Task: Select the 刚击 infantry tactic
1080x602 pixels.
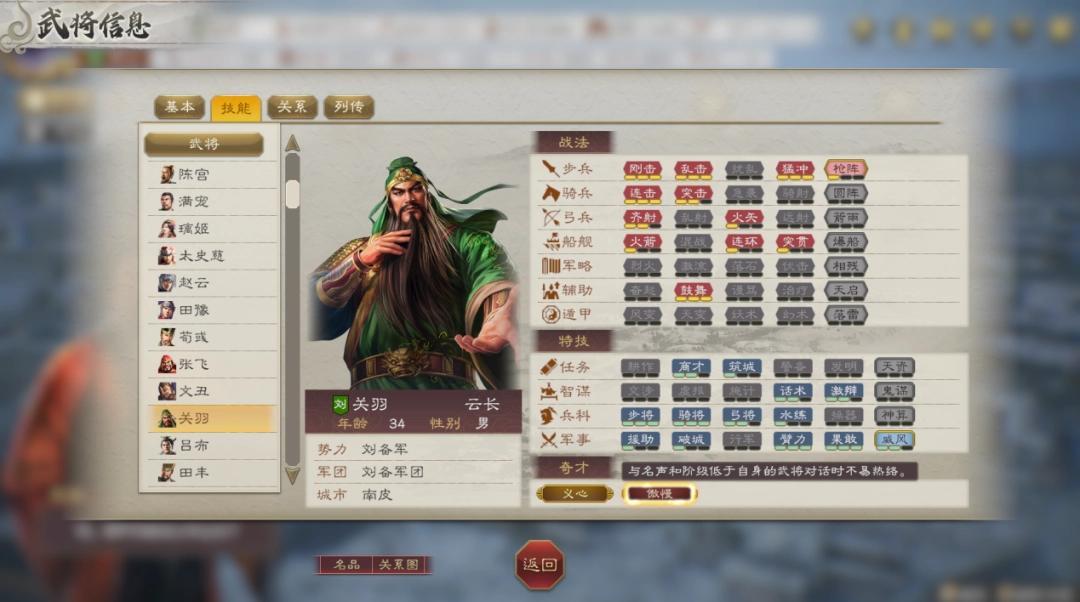Action: click(642, 169)
